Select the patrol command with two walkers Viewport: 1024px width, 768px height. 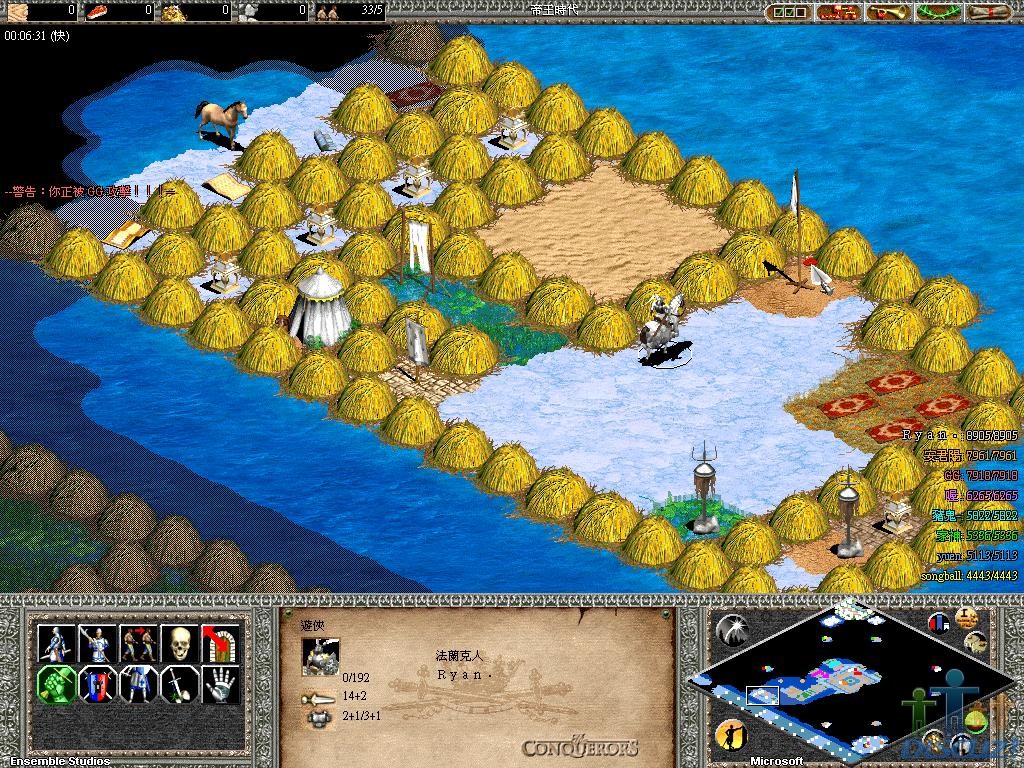pos(137,643)
